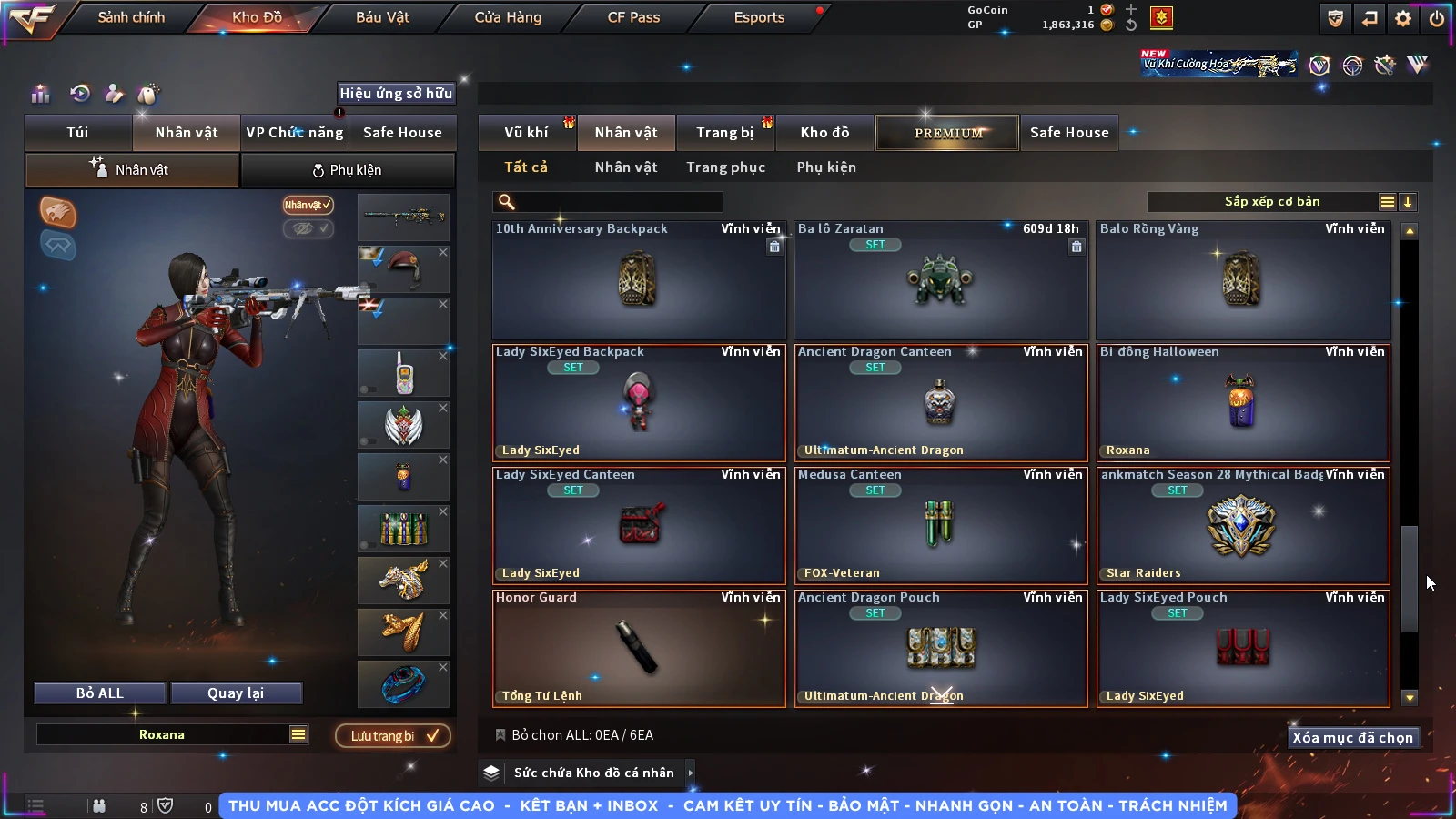Open the settings gear icon
1456x819 pixels.
(x=1403, y=18)
